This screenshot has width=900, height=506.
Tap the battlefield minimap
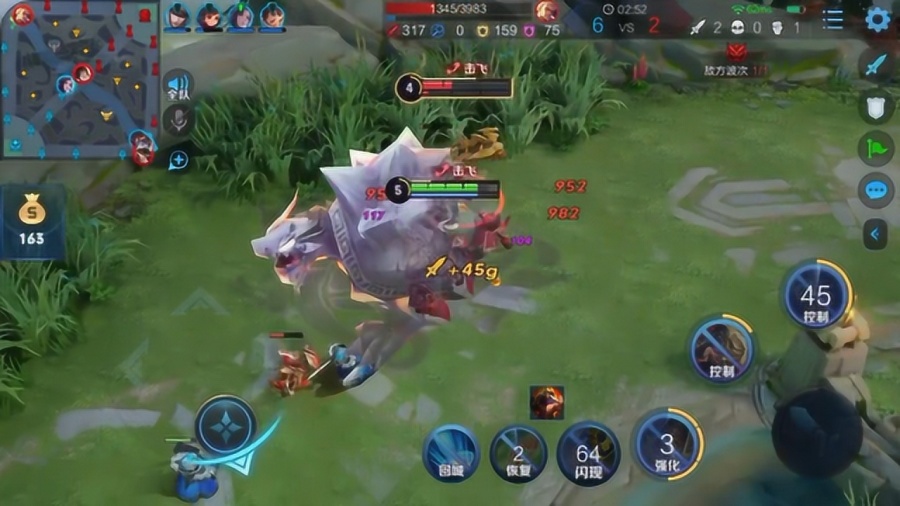80,82
